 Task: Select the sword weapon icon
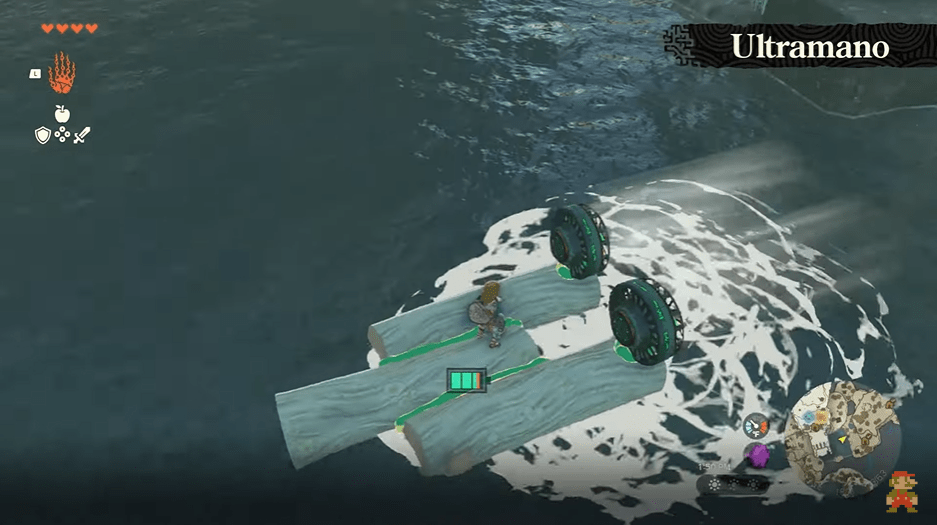click(82, 135)
